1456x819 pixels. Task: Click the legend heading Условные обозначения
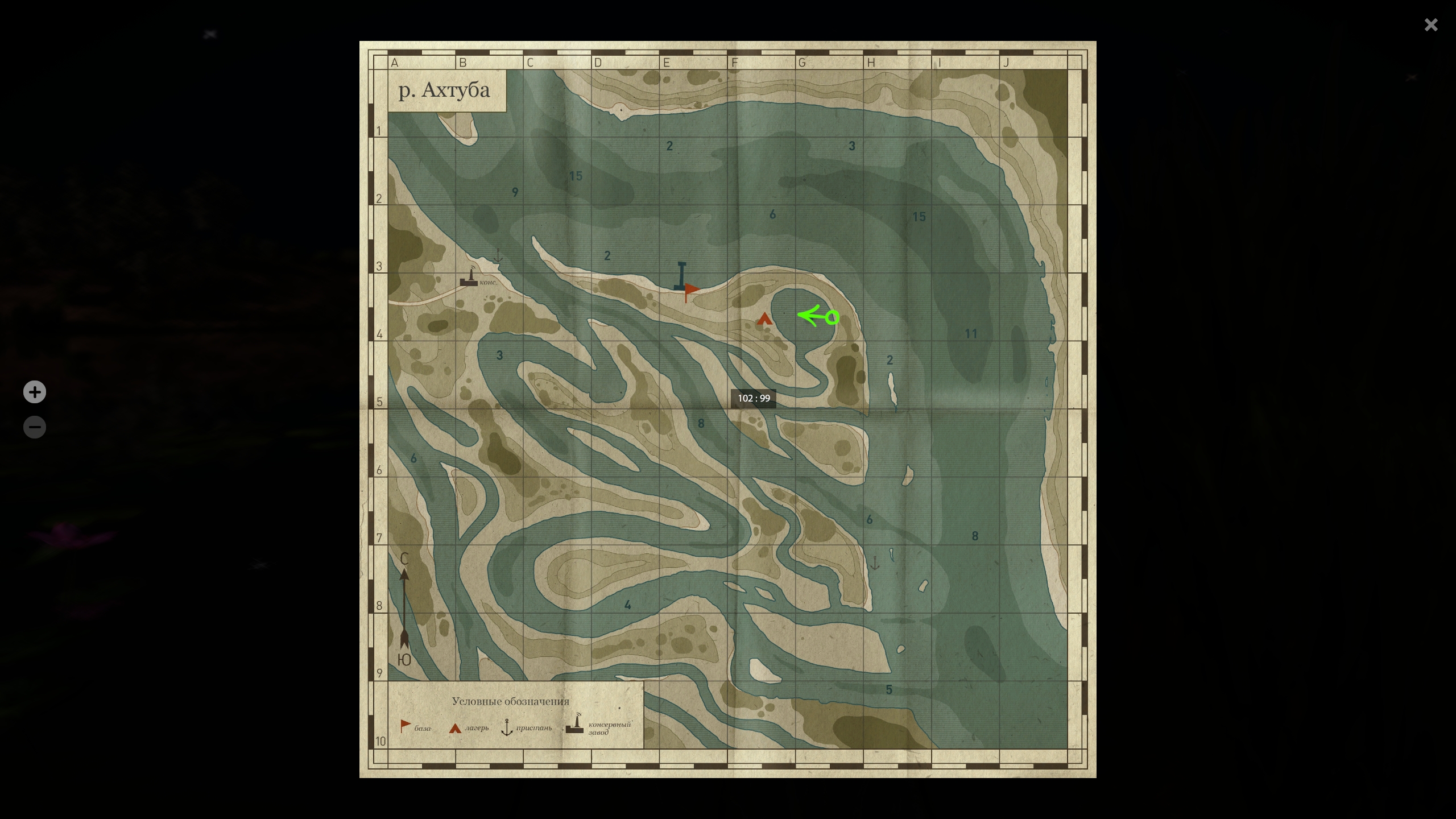(x=510, y=701)
